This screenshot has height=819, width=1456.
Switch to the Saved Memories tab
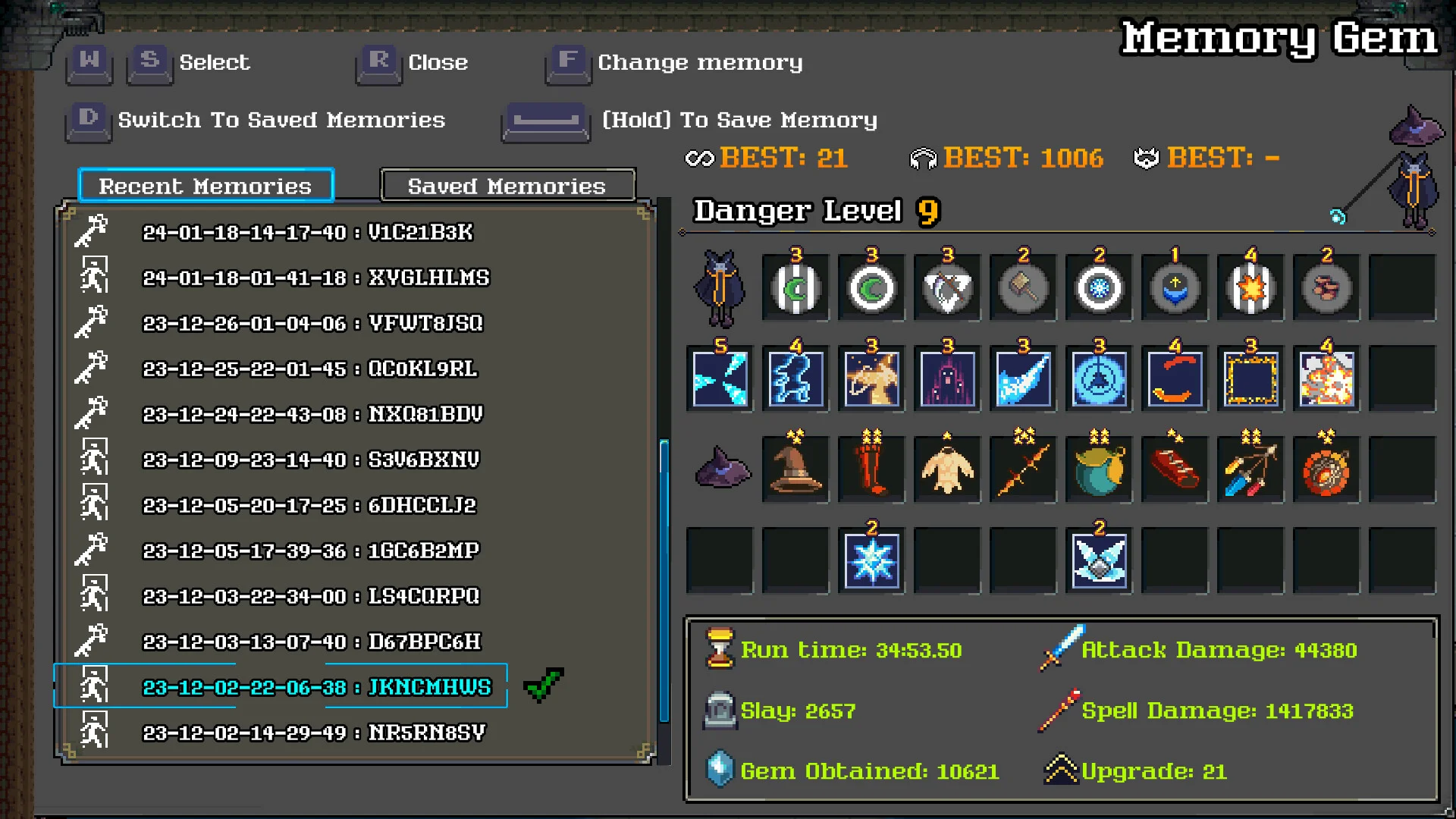[x=507, y=186]
